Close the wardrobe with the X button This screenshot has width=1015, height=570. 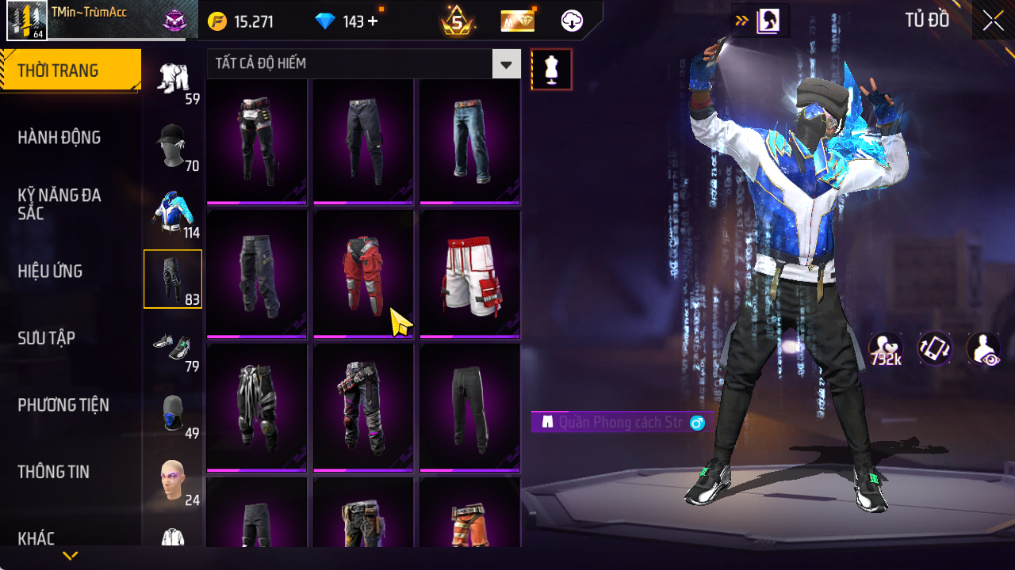coord(992,21)
